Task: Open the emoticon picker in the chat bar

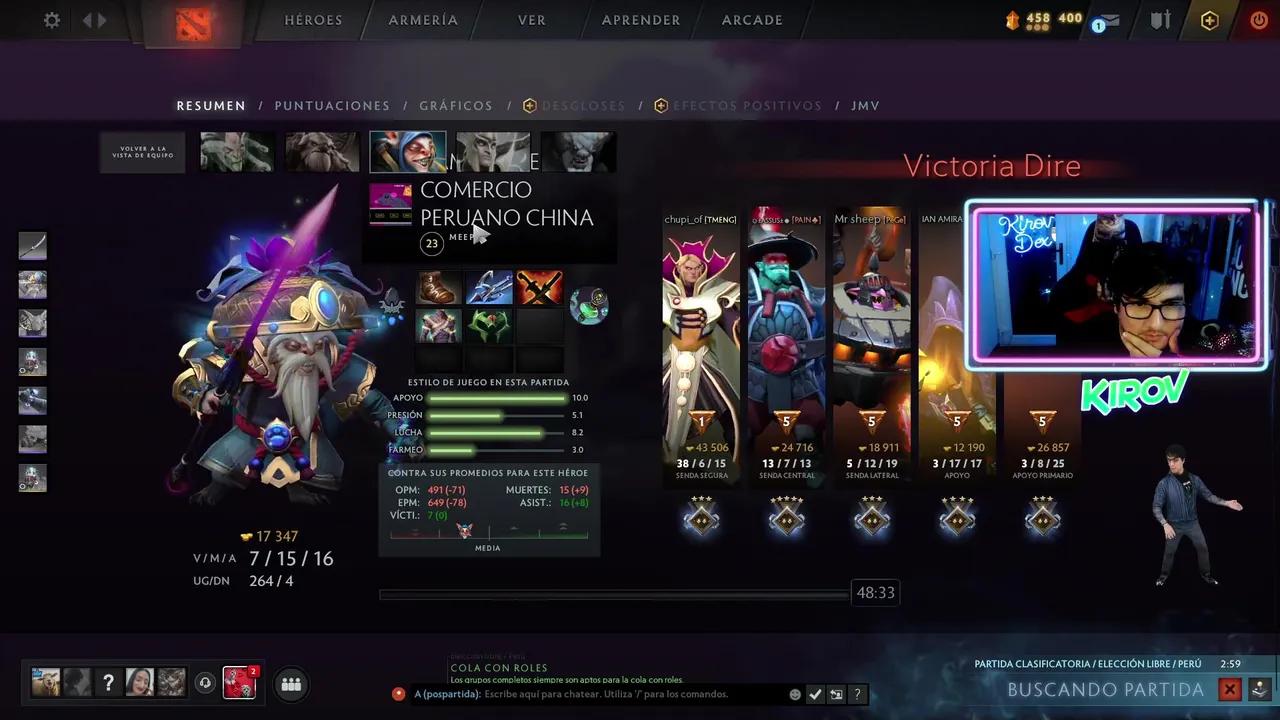Action: point(795,694)
